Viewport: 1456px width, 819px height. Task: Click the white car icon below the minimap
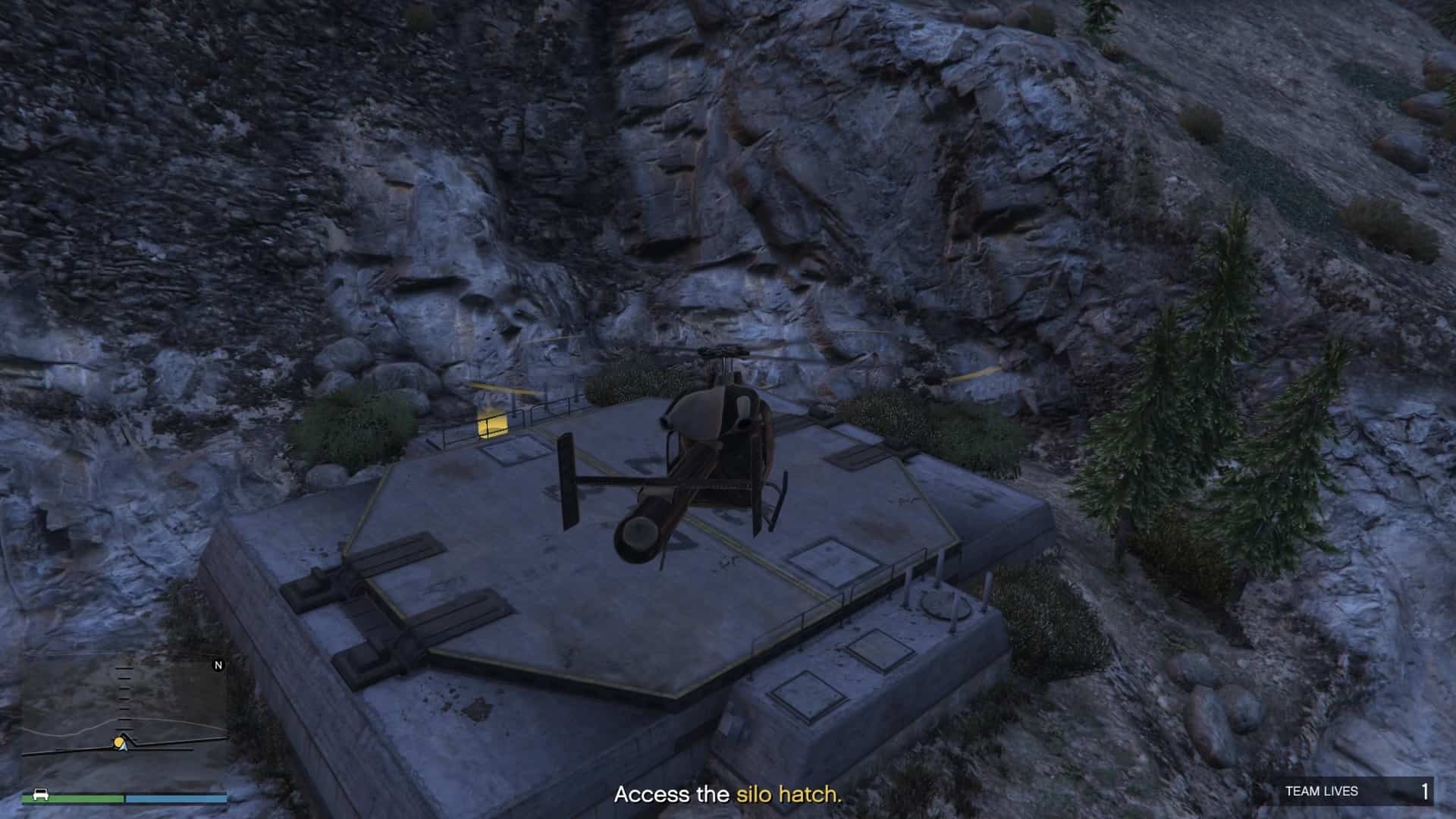click(x=40, y=795)
